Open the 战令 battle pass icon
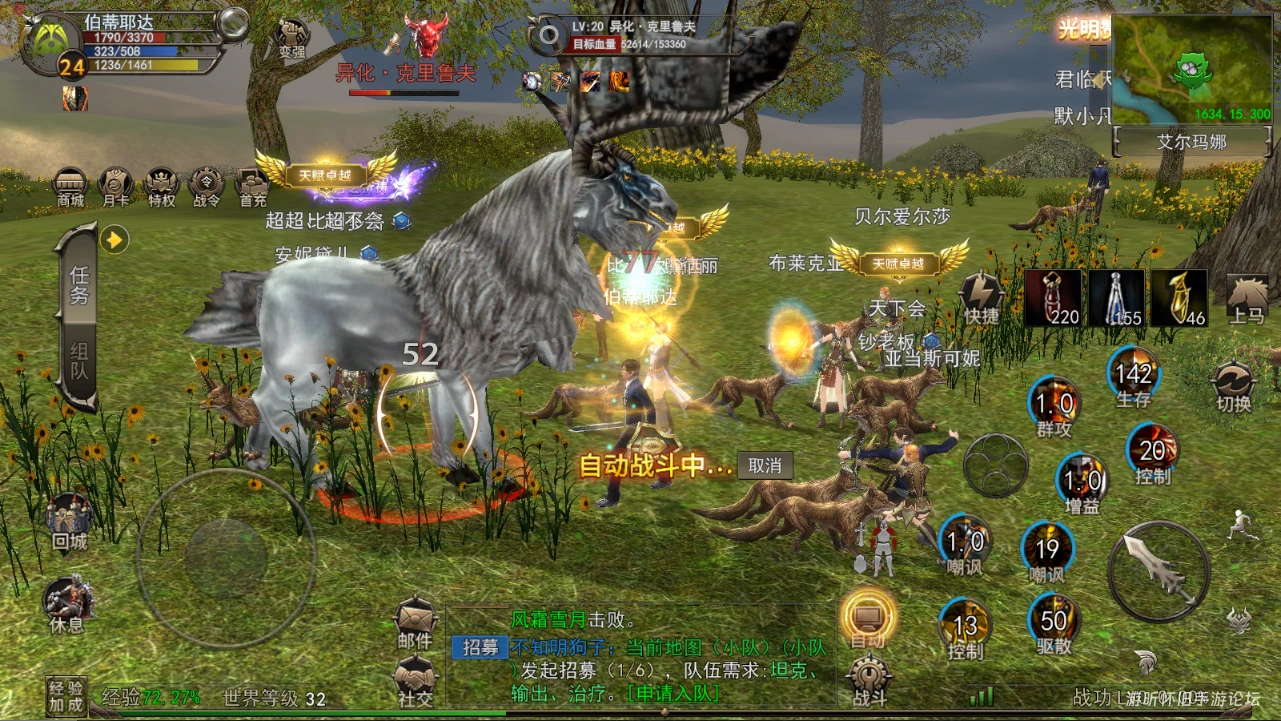Viewport: 1281px width, 721px height. coord(206,186)
